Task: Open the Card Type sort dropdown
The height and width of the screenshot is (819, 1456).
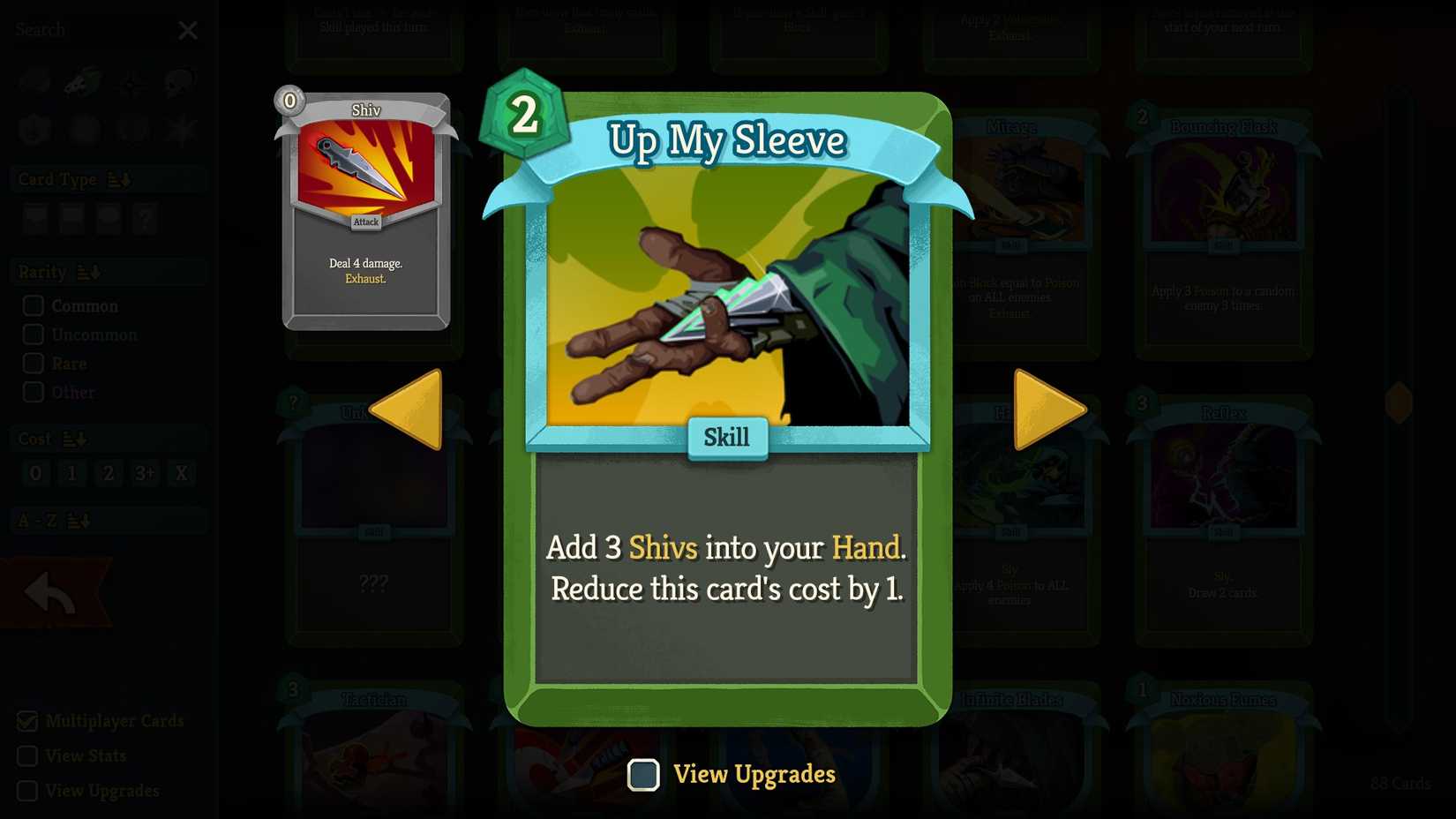Action: point(120,179)
